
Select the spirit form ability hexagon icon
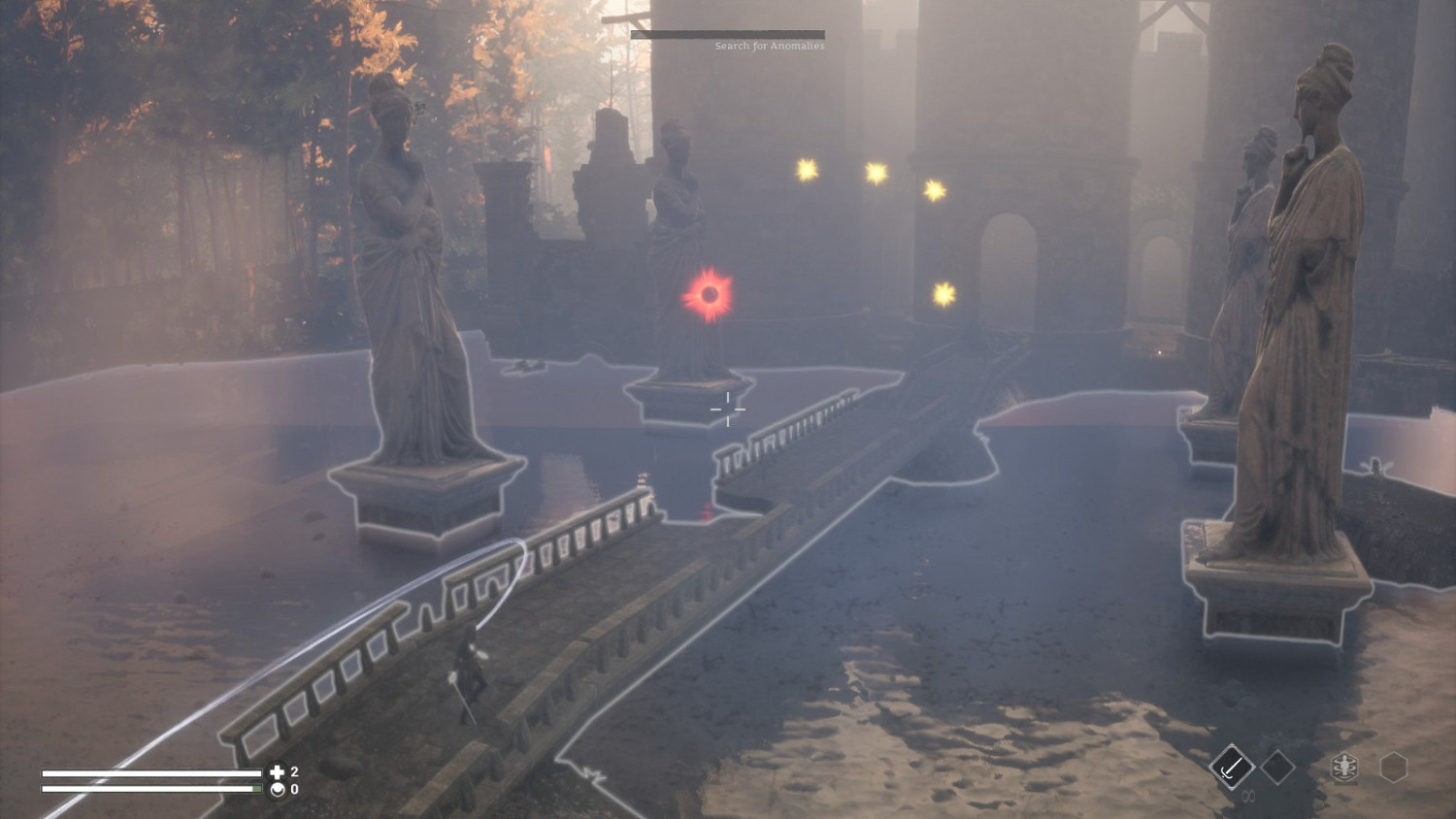point(1343,764)
